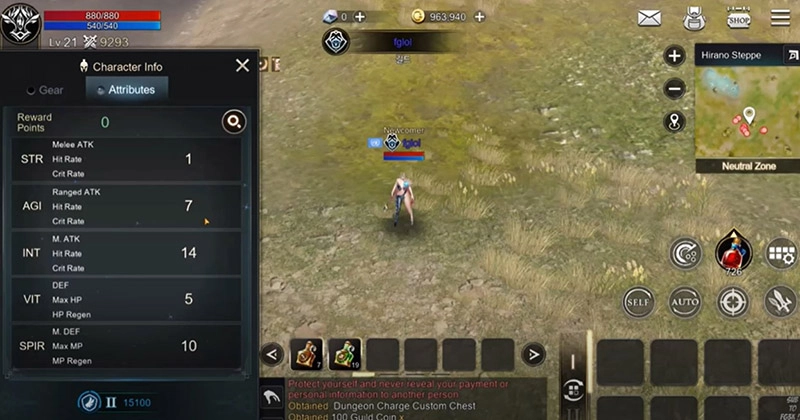Show the next hotbar page arrow

coord(534,353)
